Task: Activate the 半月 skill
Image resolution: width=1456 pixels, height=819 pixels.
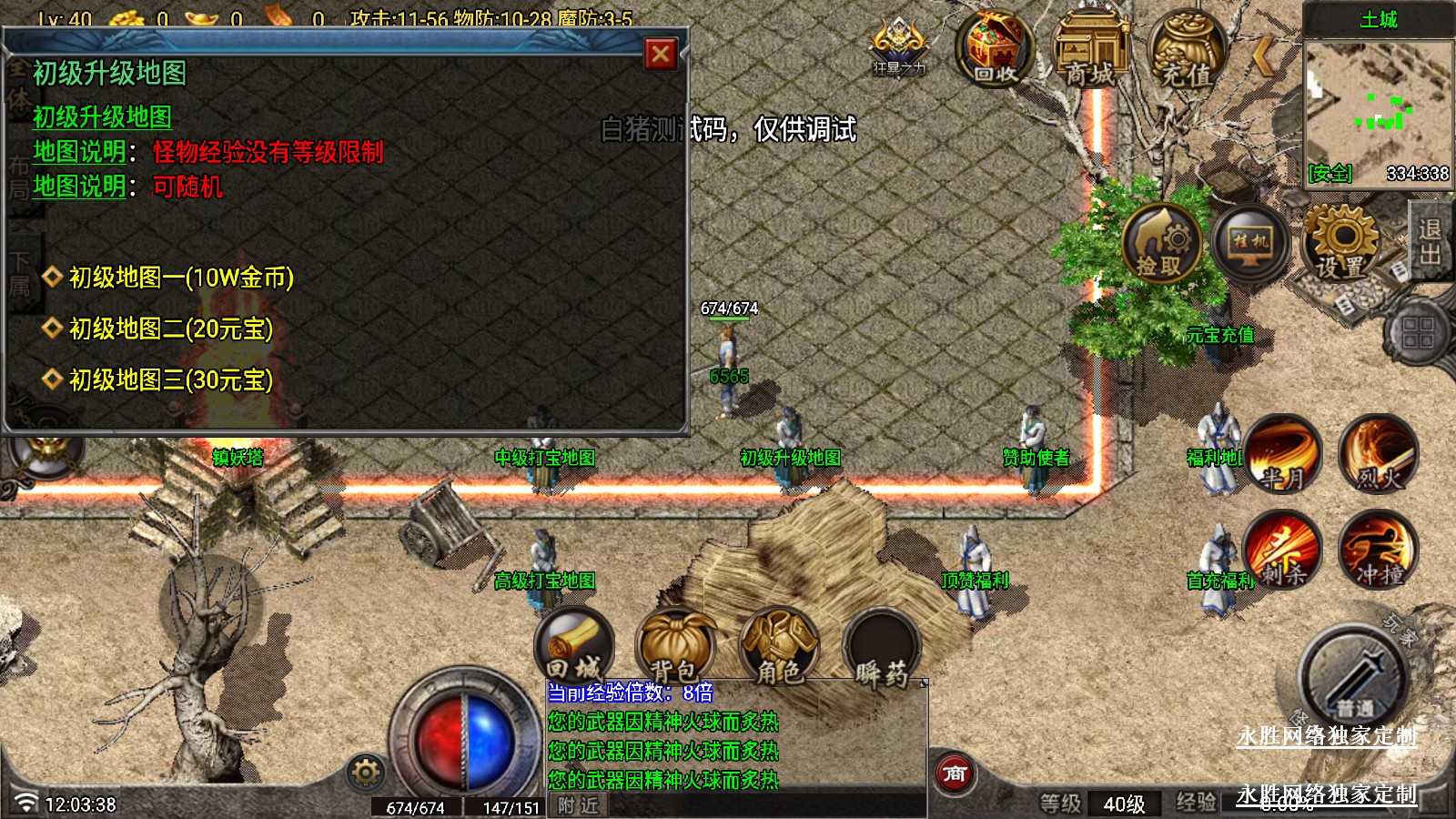Action: (x=1283, y=453)
